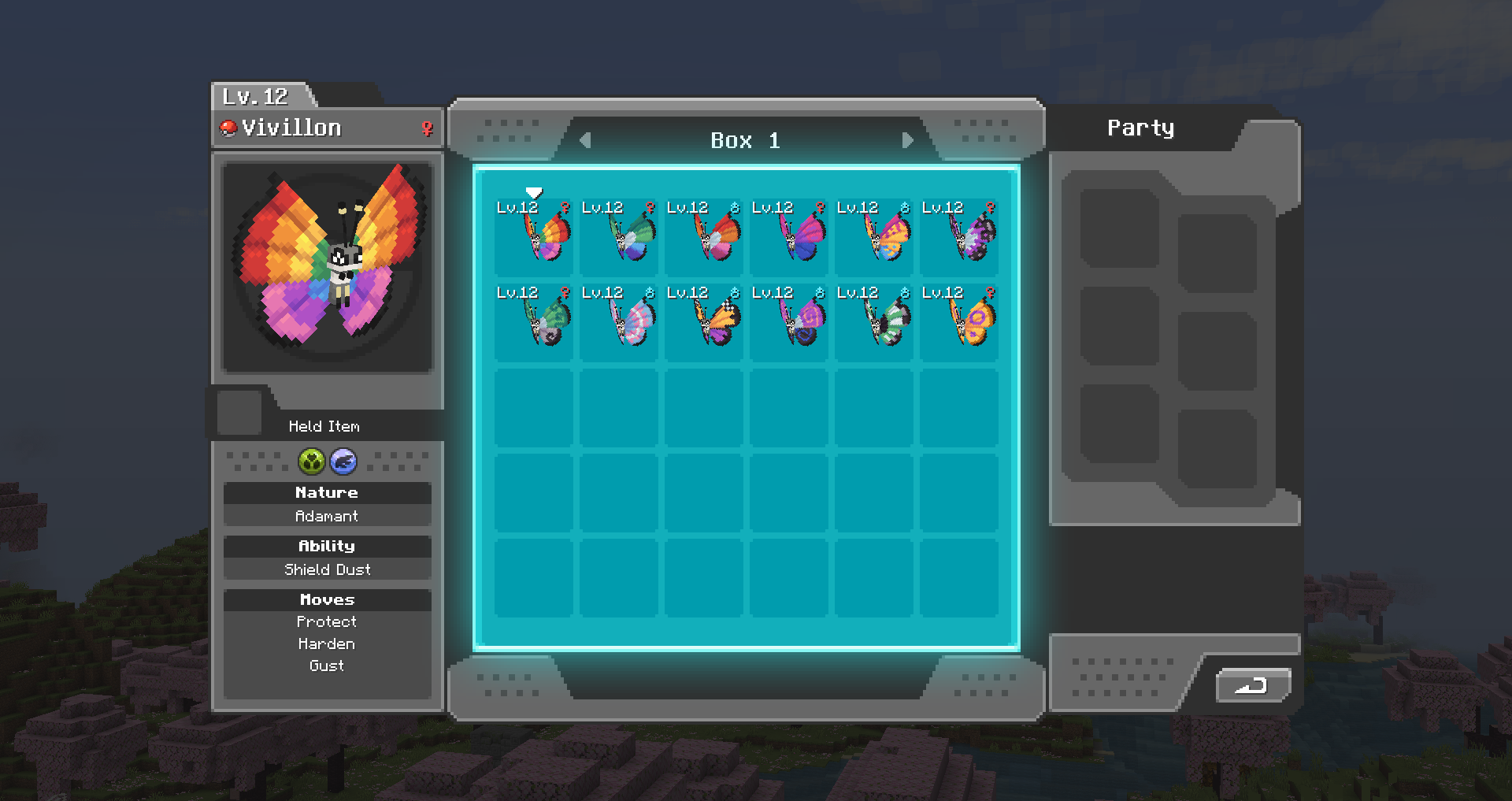The image size is (1512, 801).
Task: Pick the purple Vivillon with spiral wing pattern
Action: tap(790, 321)
